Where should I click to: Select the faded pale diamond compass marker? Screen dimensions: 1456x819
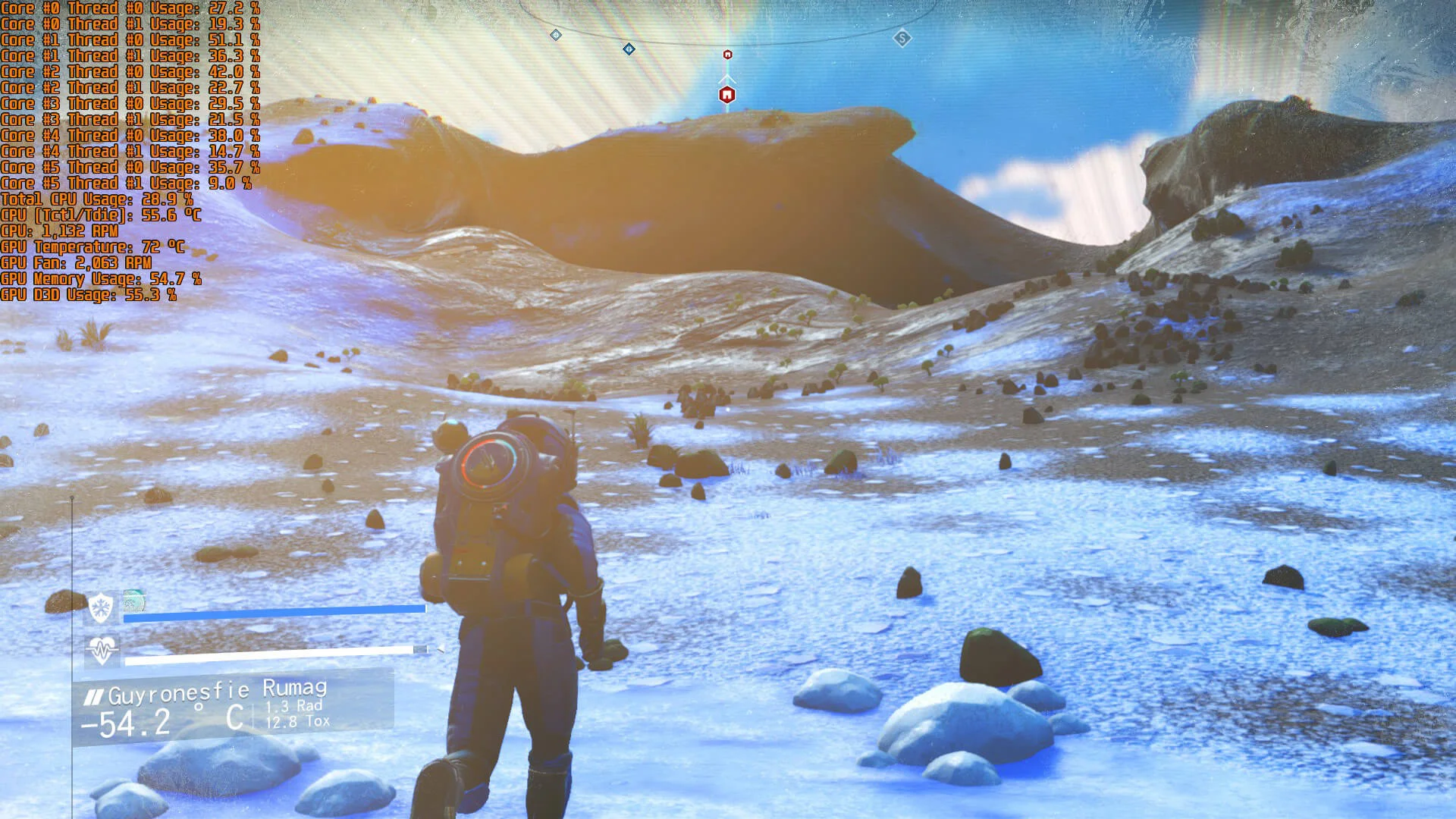556,35
